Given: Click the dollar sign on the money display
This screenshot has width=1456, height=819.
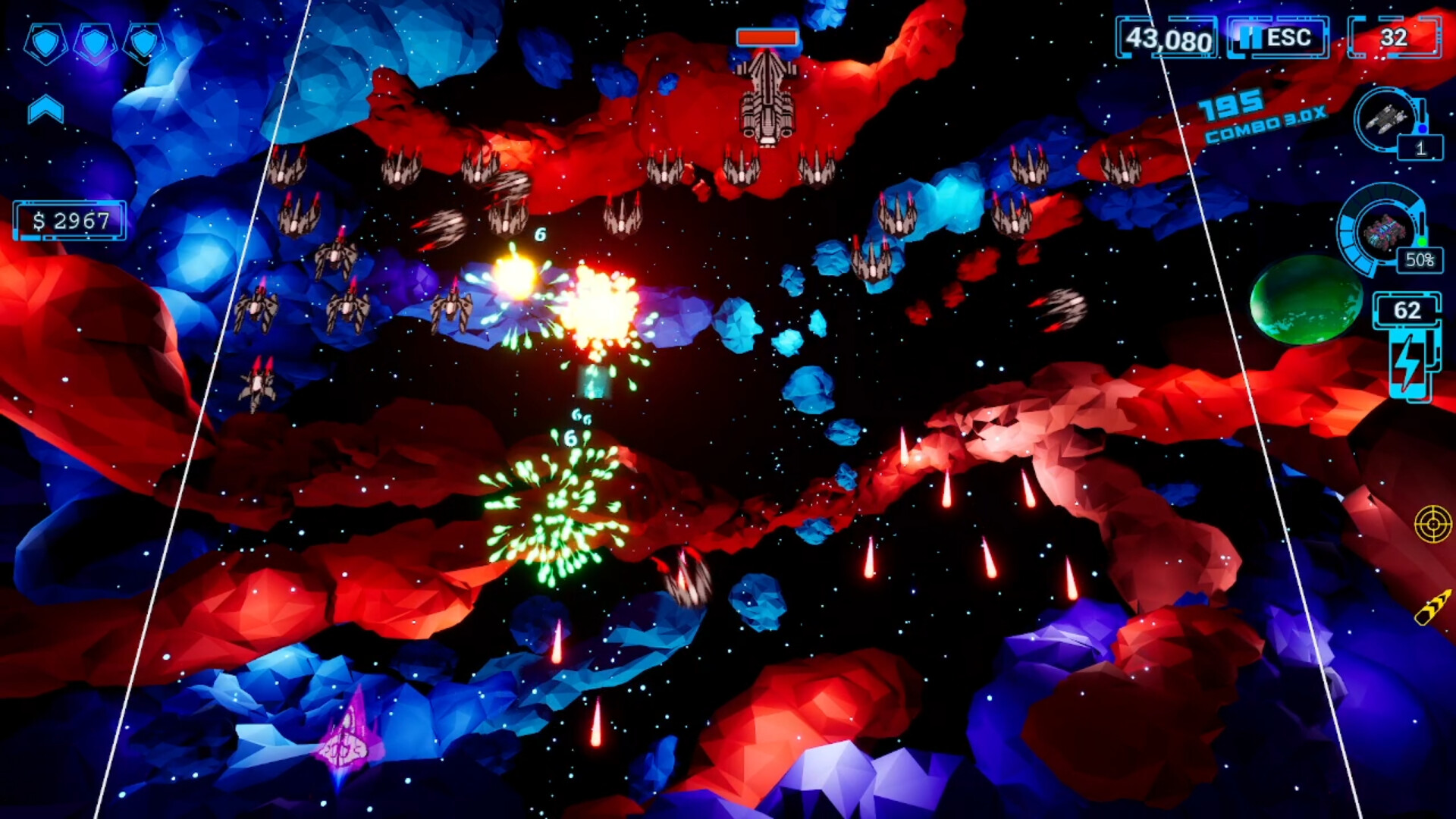Looking at the screenshot, I should 39,220.
